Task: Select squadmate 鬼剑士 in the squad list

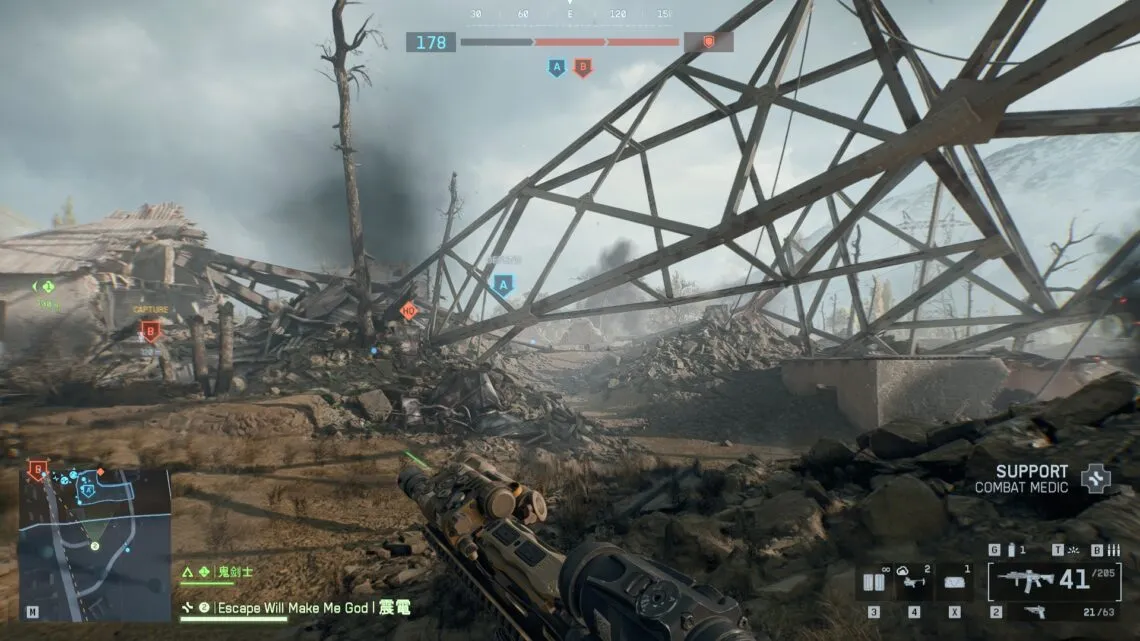Action: [x=236, y=572]
